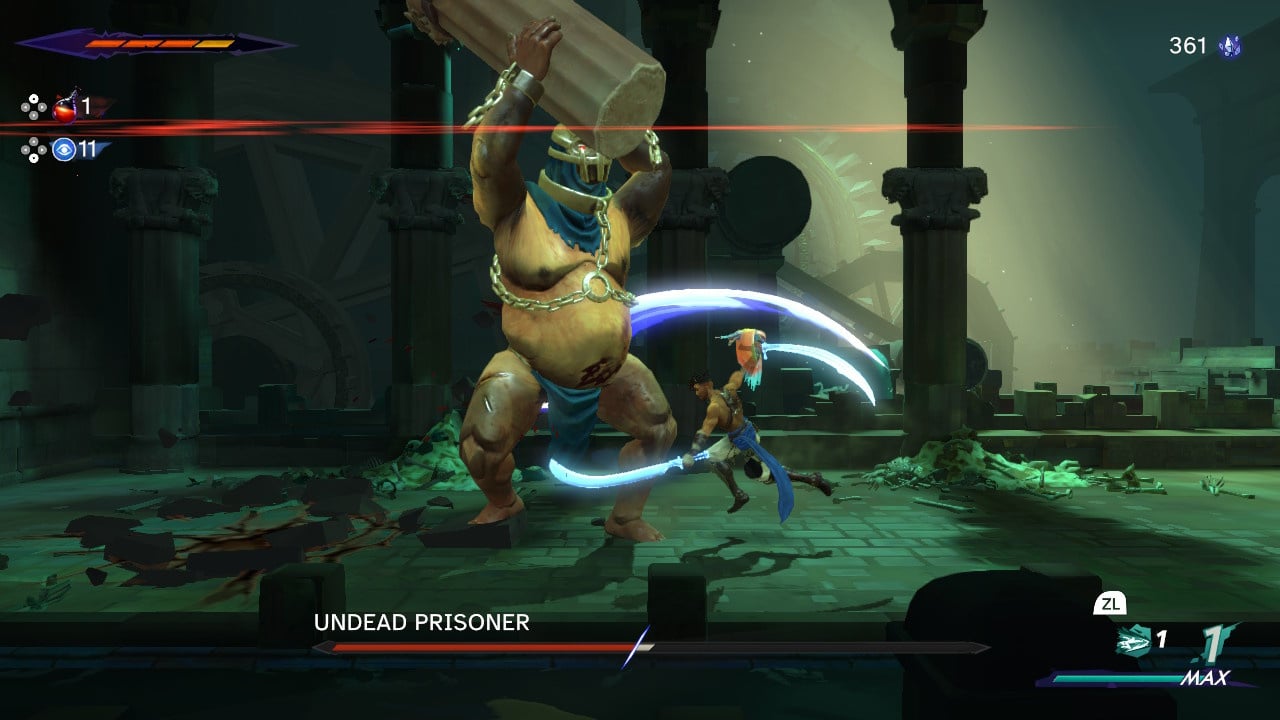Click the time crystal currency icon
The height and width of the screenshot is (720, 1280).
coord(1229,46)
